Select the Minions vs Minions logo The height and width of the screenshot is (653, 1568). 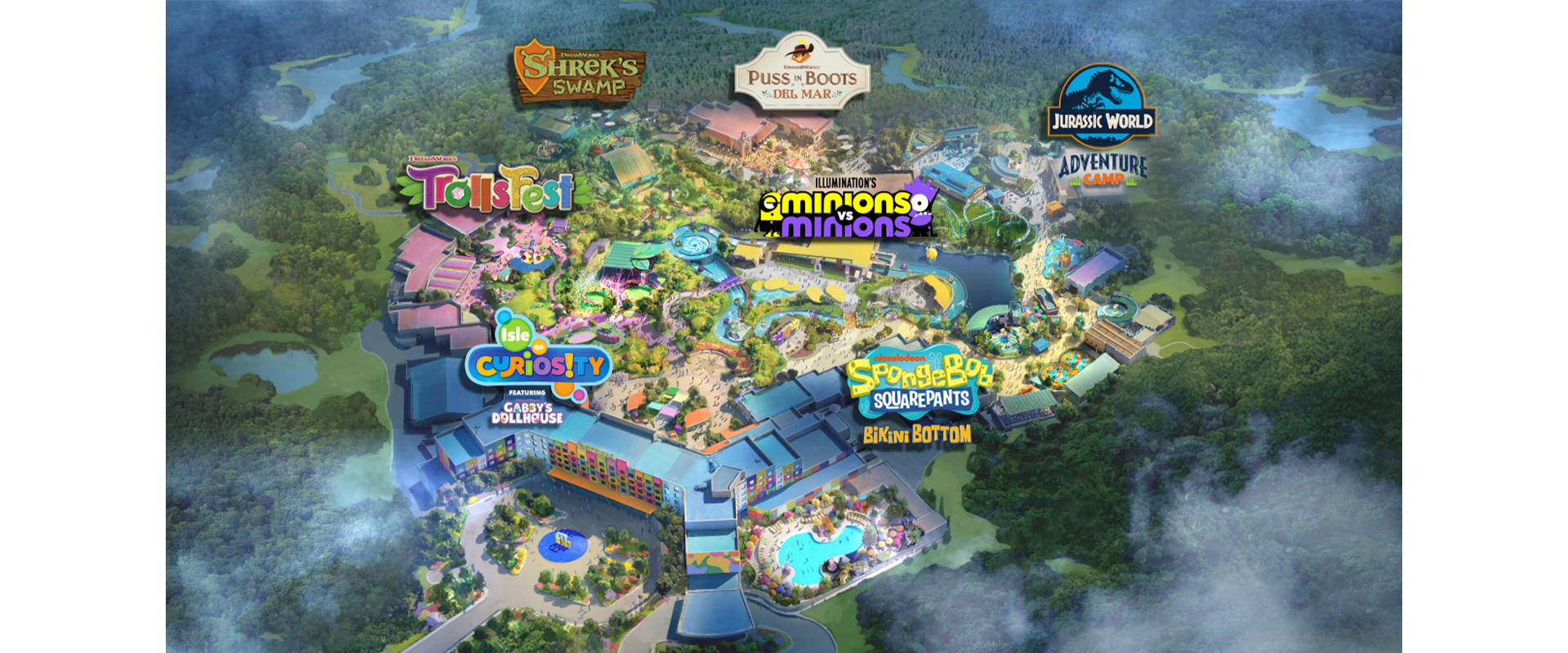point(847,210)
